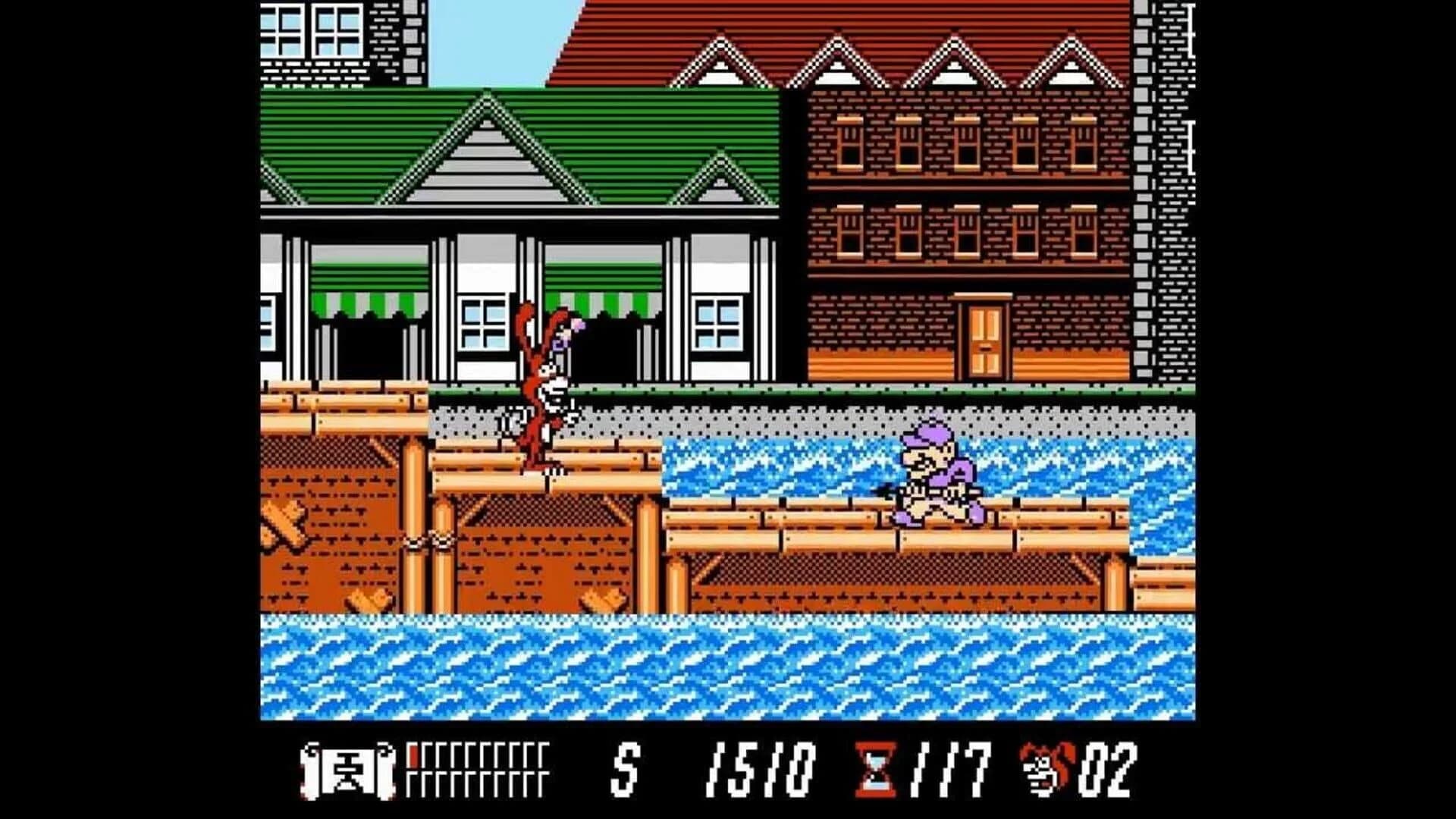1456x819 pixels.
Task: Click the health bar gauge
Action: click(478, 770)
